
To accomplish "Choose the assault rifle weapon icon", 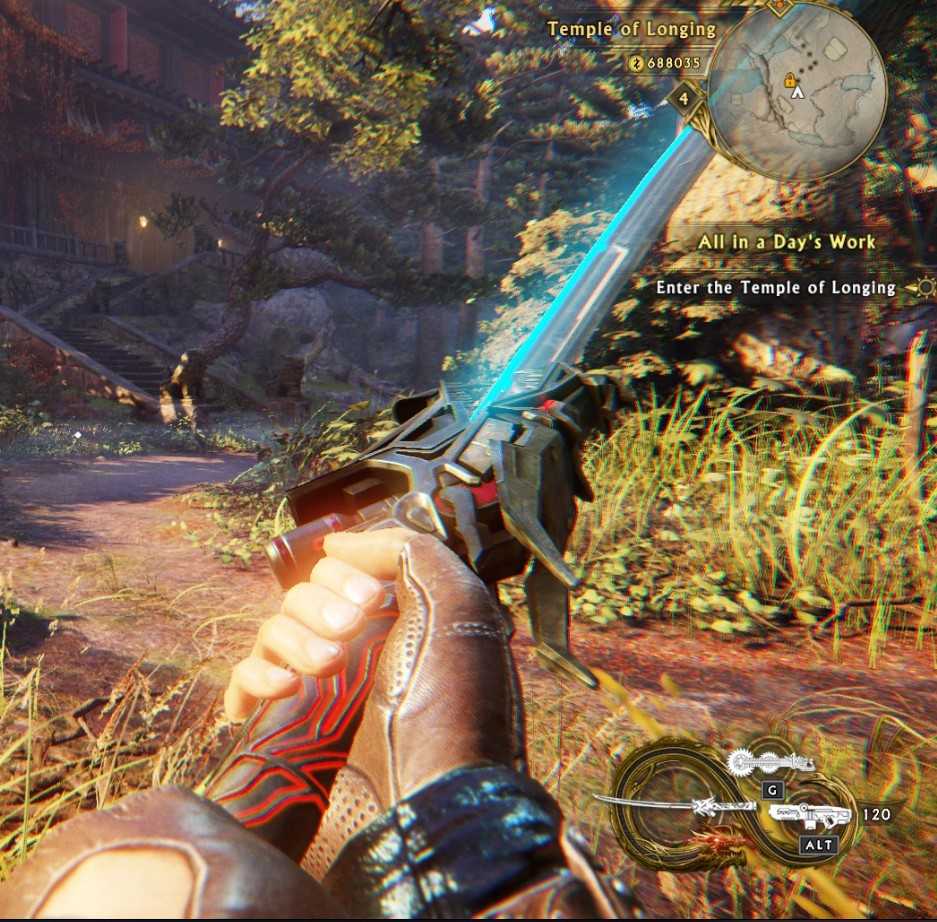I will tap(813, 816).
